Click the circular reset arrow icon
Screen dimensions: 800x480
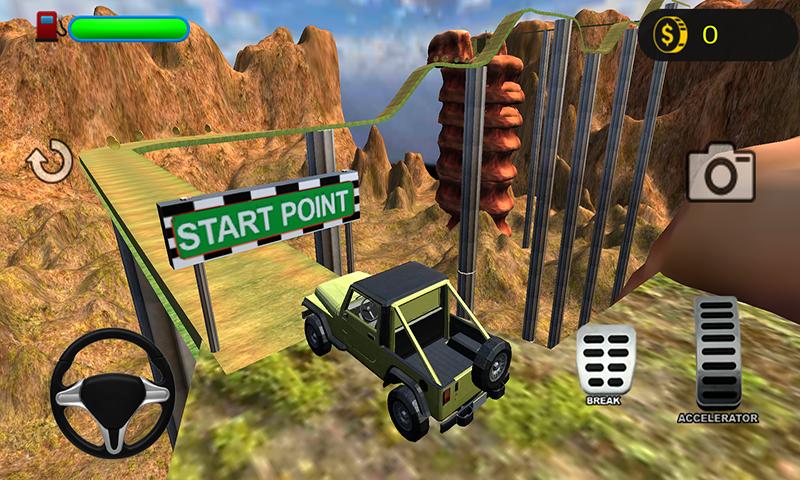coord(50,162)
